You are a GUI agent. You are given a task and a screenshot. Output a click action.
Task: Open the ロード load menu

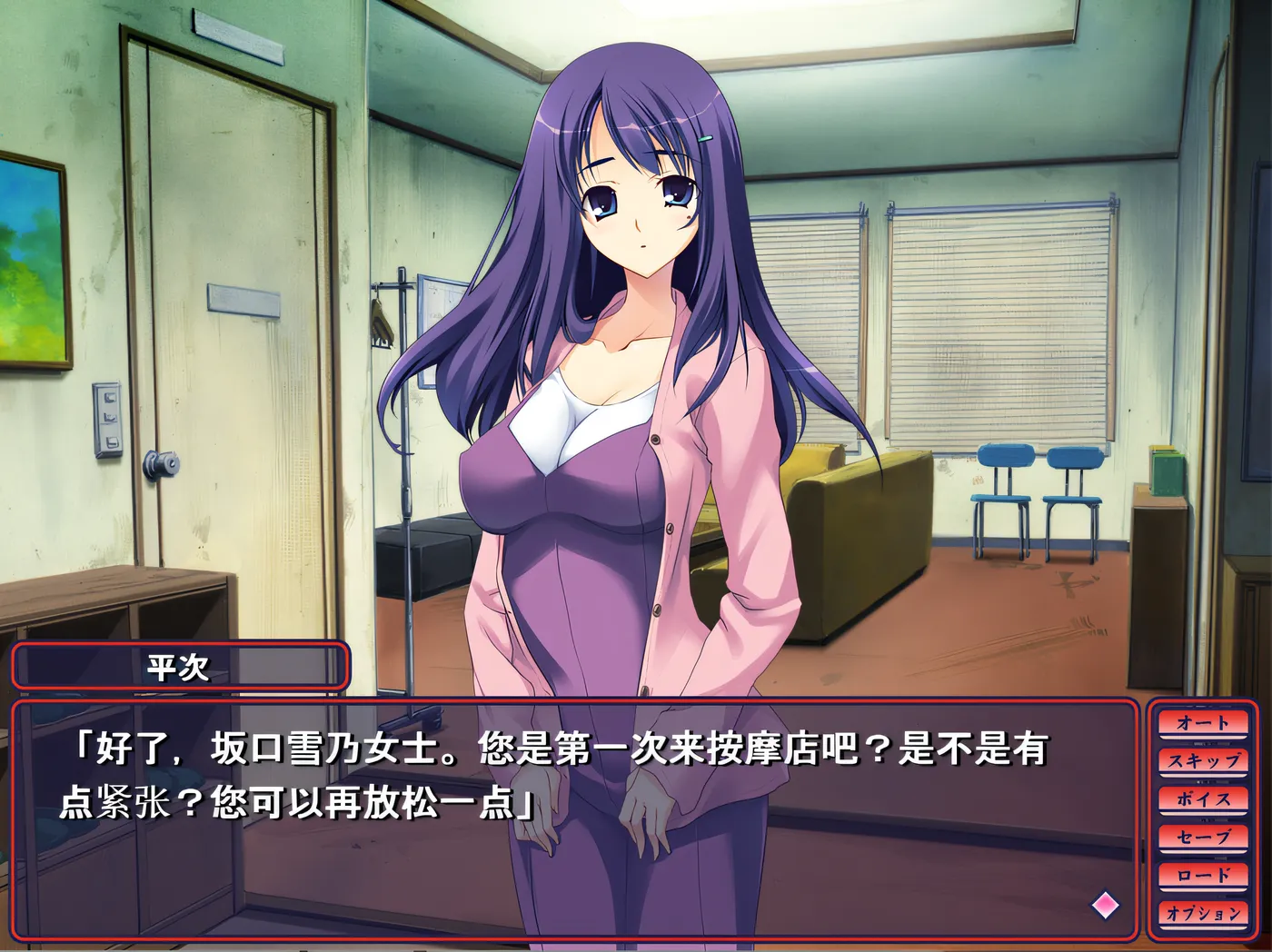(1203, 876)
